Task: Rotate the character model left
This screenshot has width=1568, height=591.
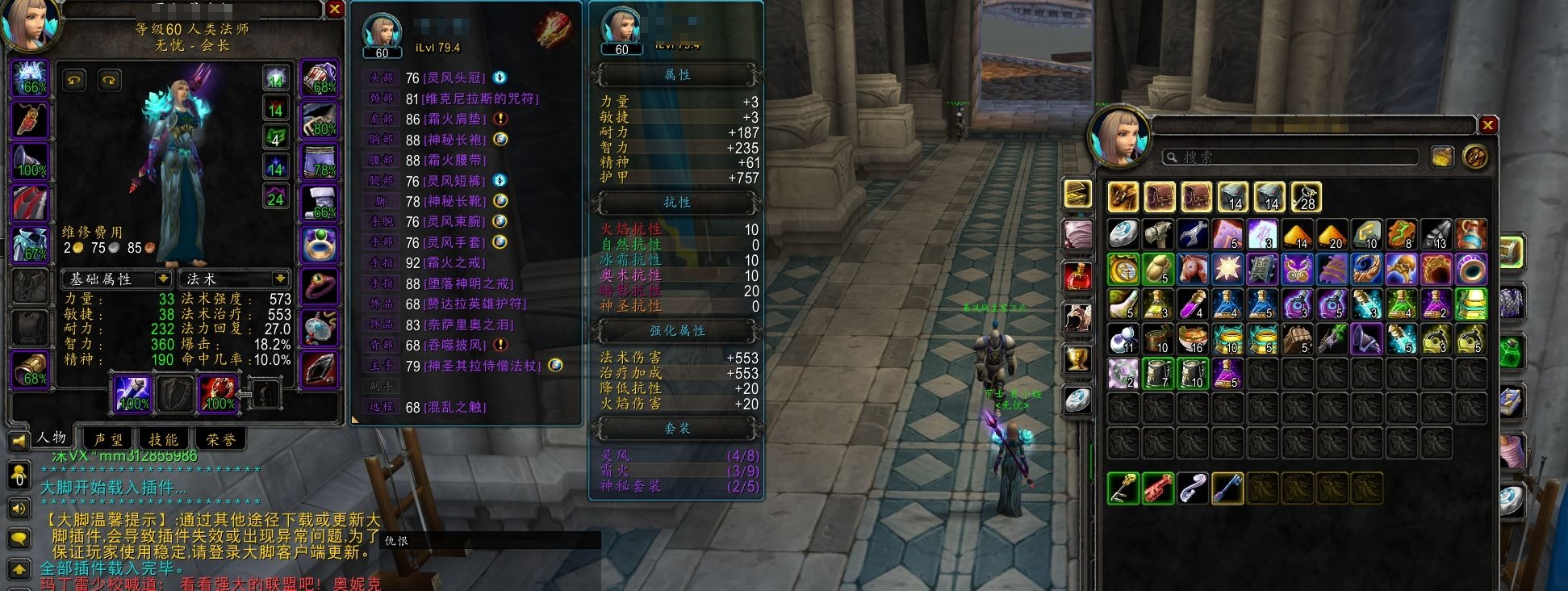Action: coord(75,81)
